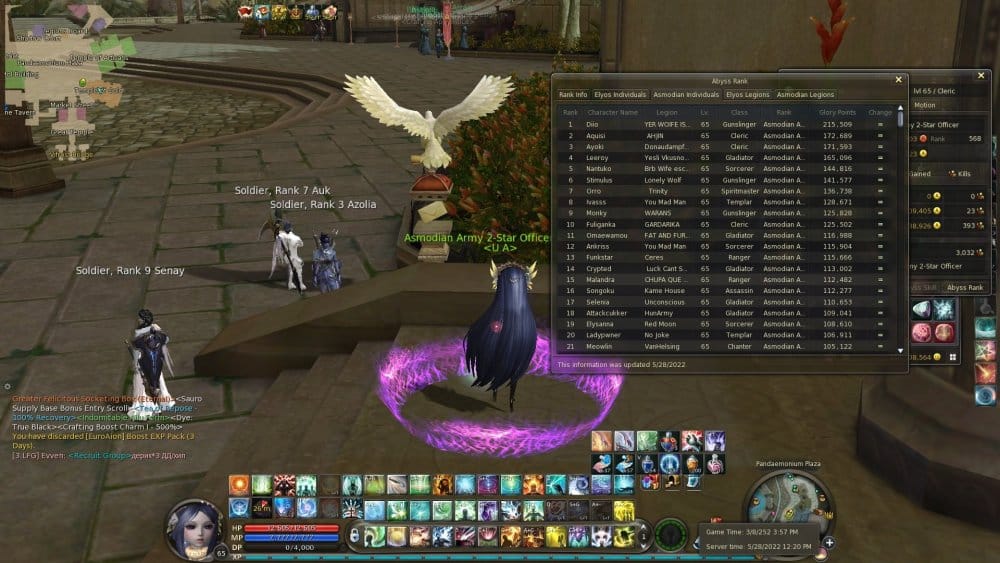The image size is (1000, 563).
Task: Show the Elyos Legions ranking tab
Action: 748,95
